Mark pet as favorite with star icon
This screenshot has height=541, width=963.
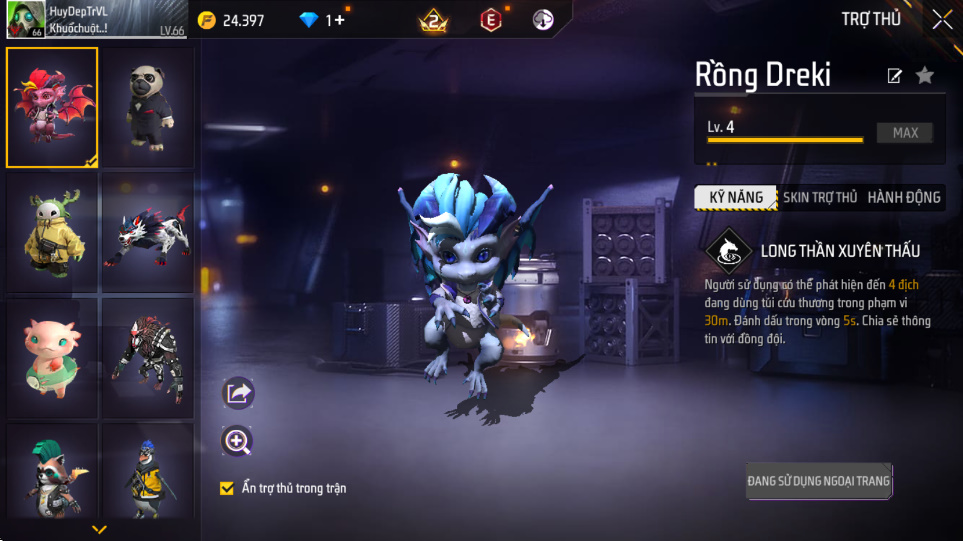click(925, 76)
